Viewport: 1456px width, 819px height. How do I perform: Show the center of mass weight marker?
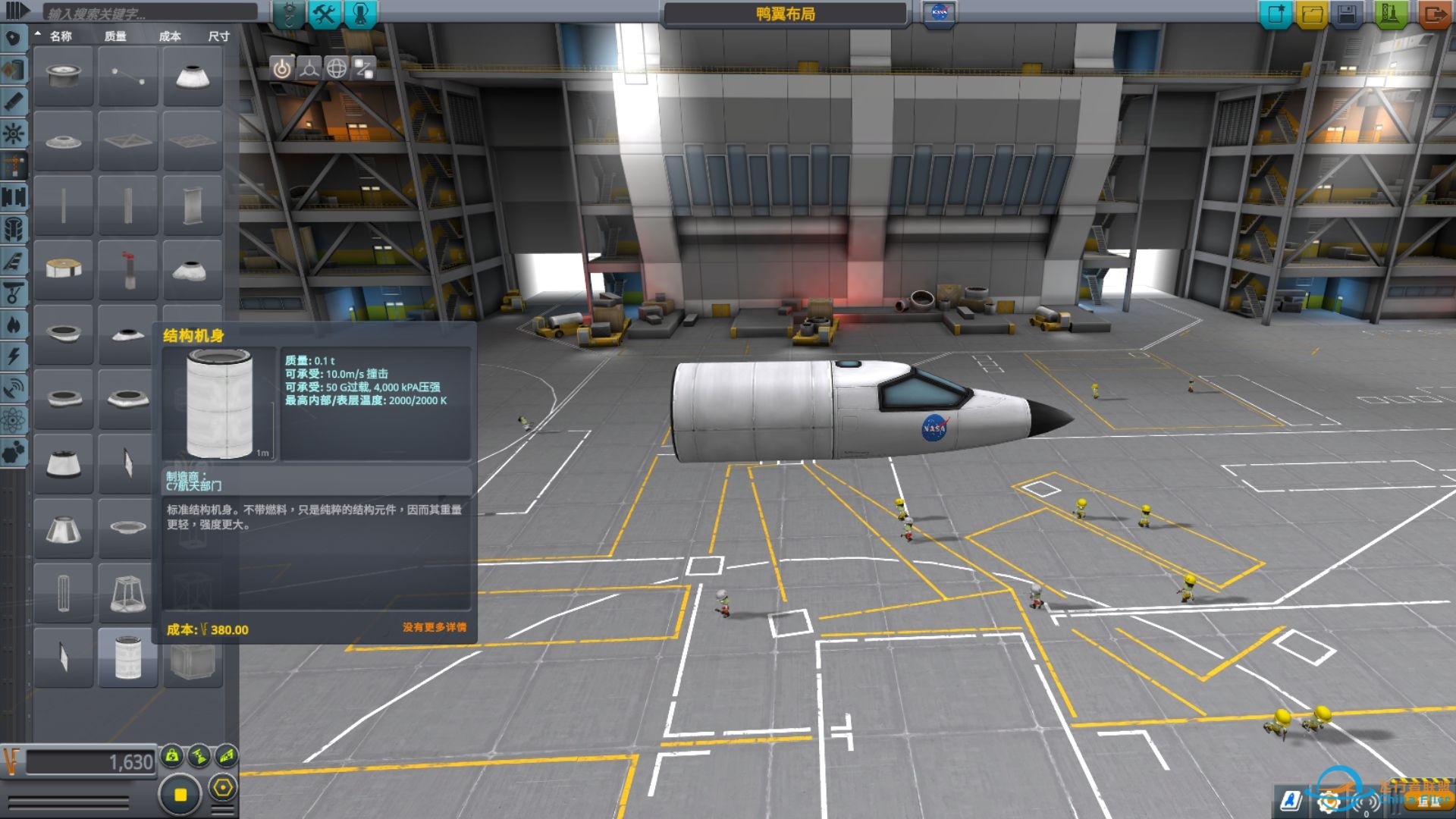(172, 755)
